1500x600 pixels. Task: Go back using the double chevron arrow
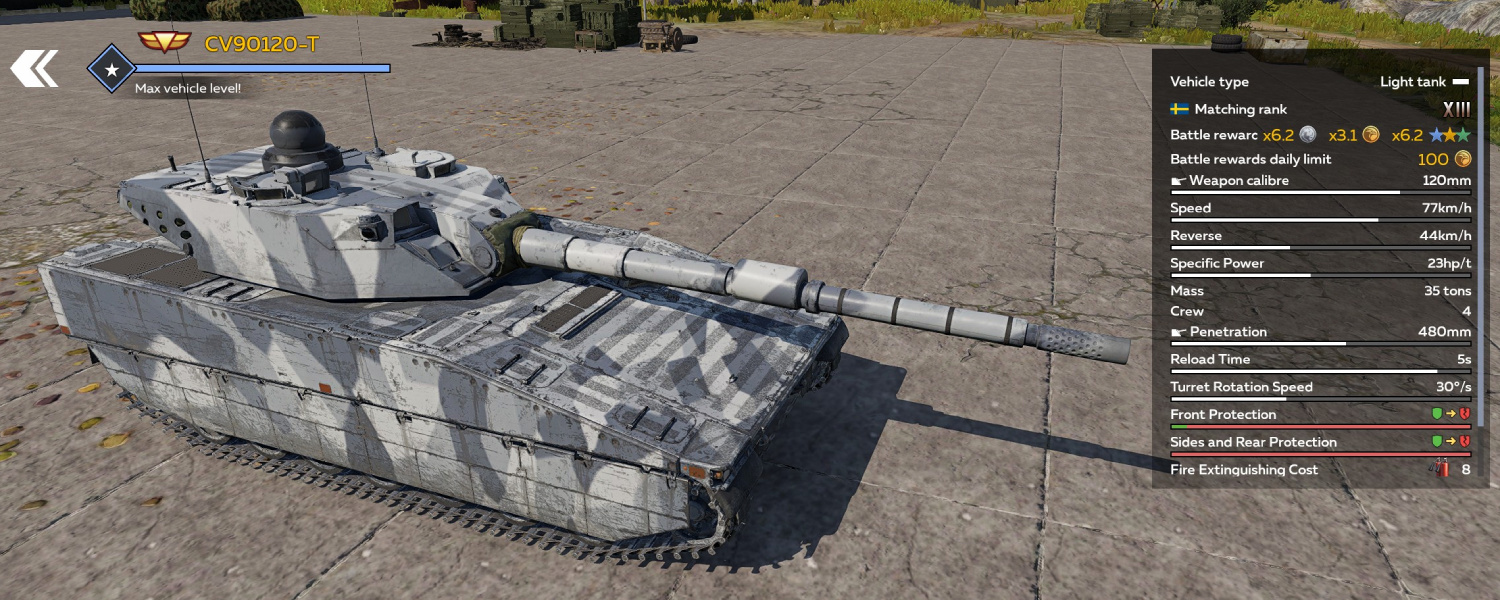(34, 69)
